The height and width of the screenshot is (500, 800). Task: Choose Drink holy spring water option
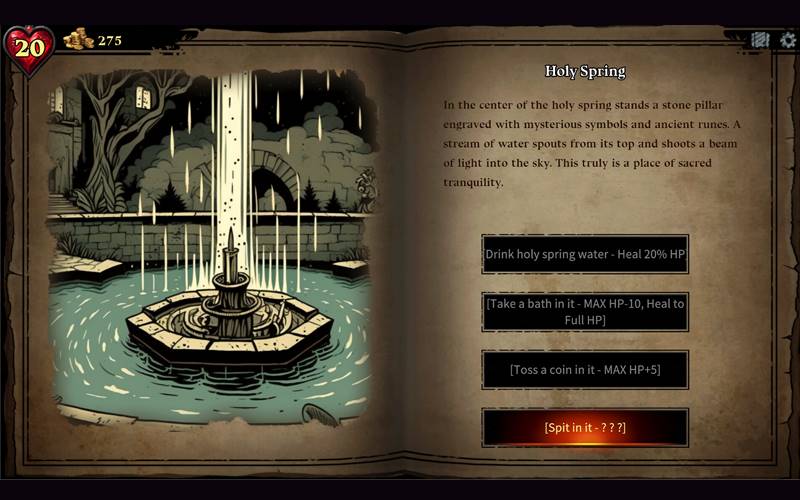[585, 254]
